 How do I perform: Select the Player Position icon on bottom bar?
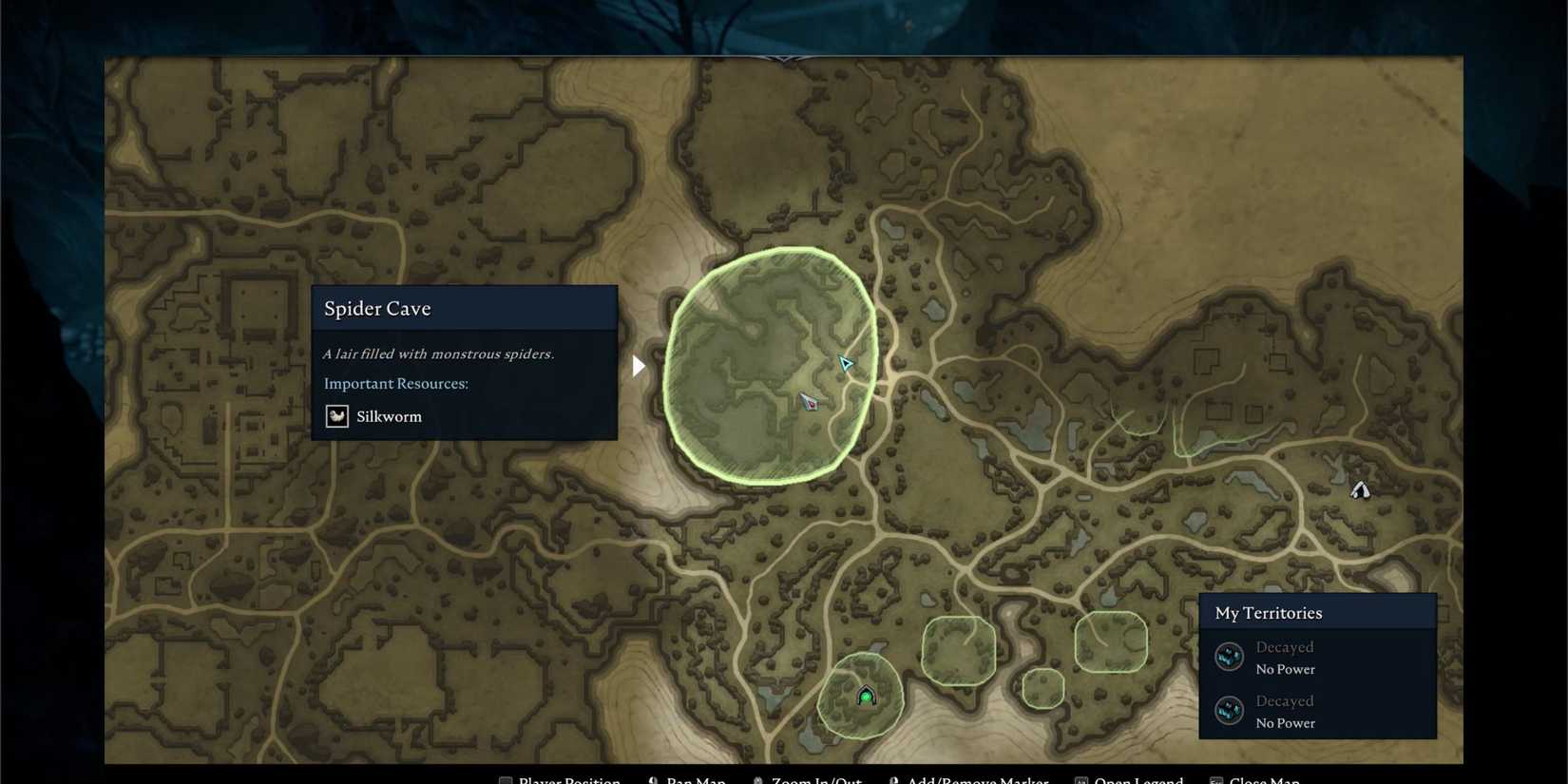(x=505, y=779)
